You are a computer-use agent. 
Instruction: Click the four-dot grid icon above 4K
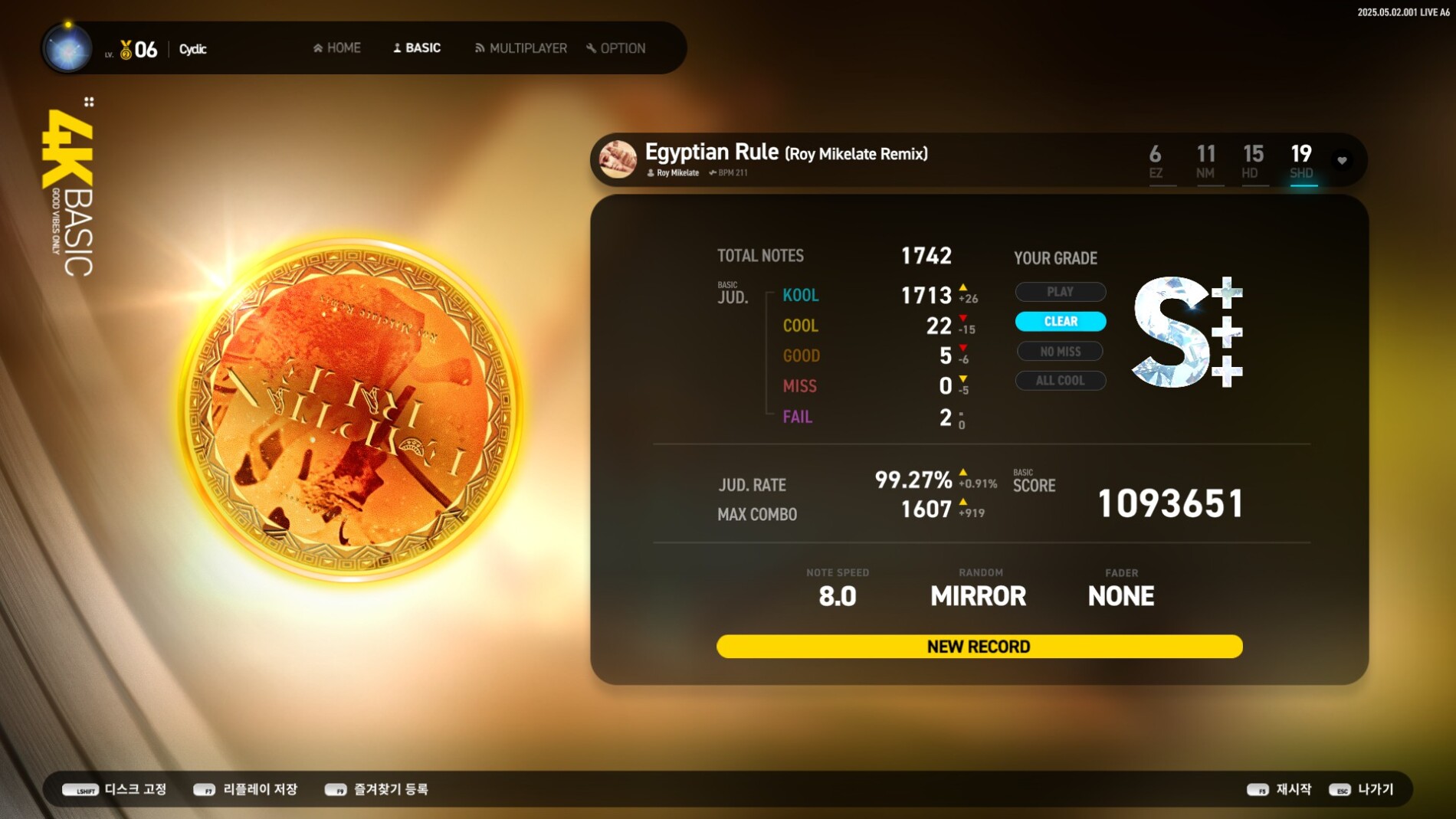pos(89,102)
